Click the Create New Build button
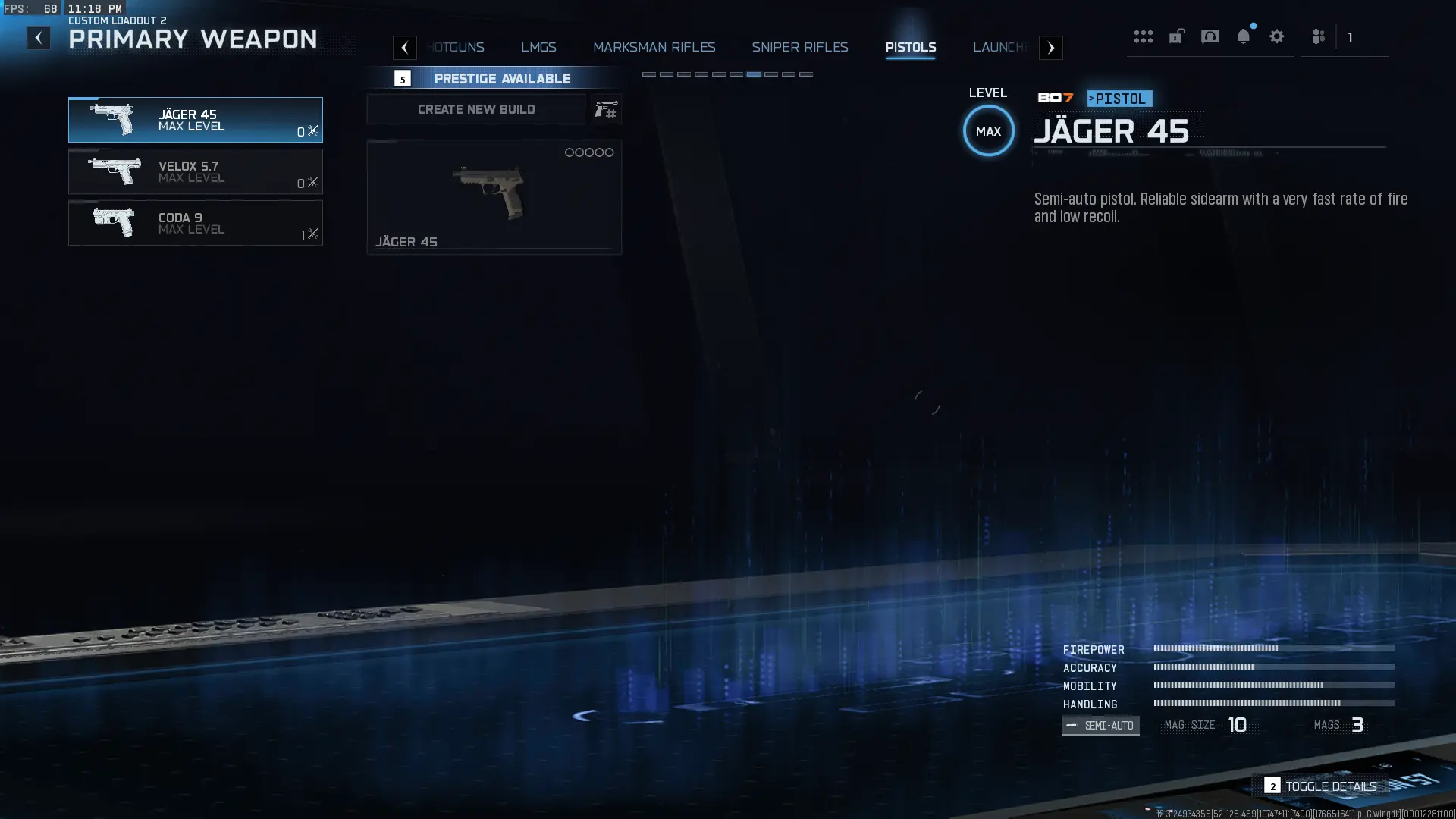The image size is (1456, 819). [x=475, y=109]
